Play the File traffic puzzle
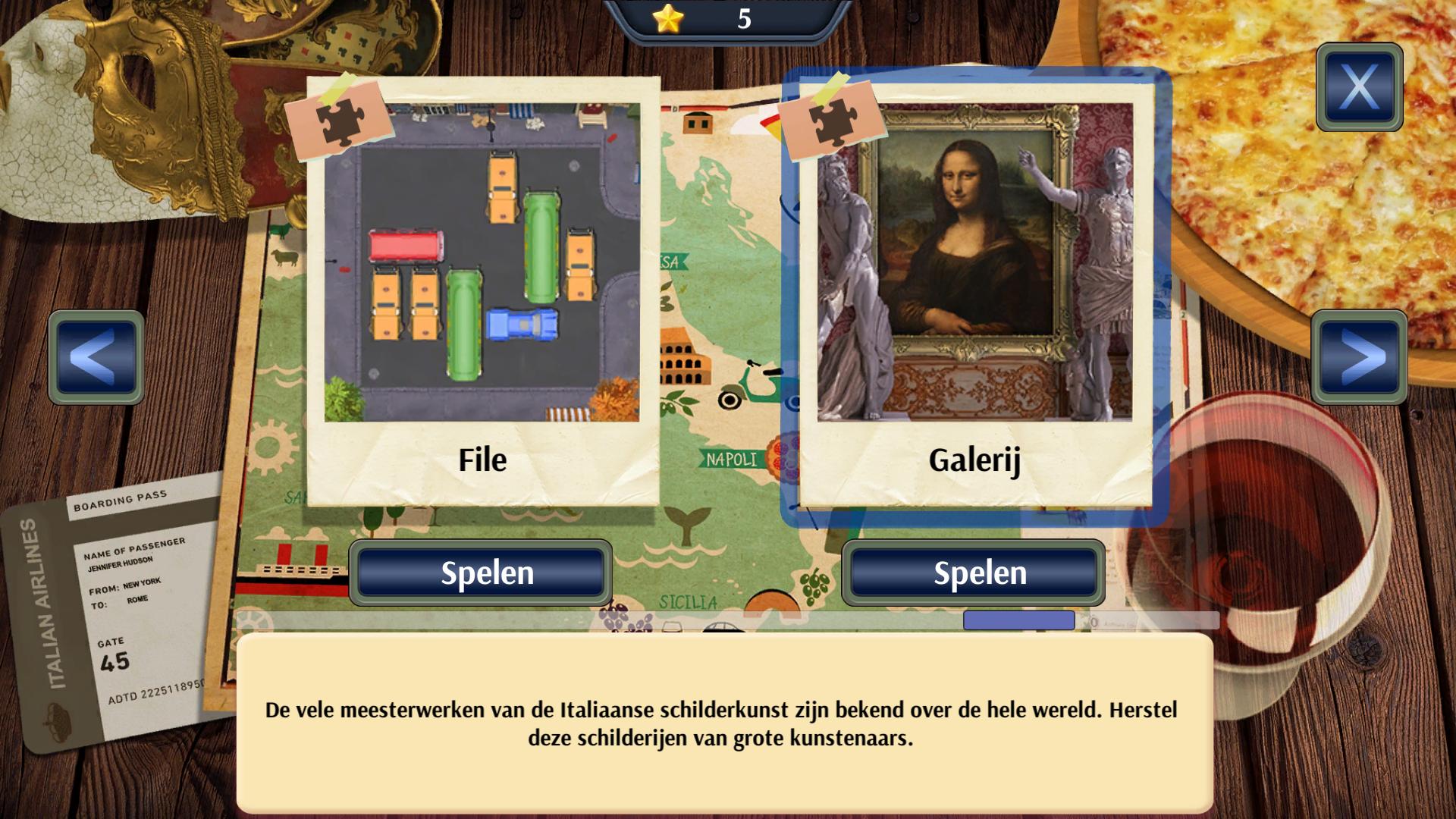1456x819 pixels. pyautogui.click(x=481, y=573)
